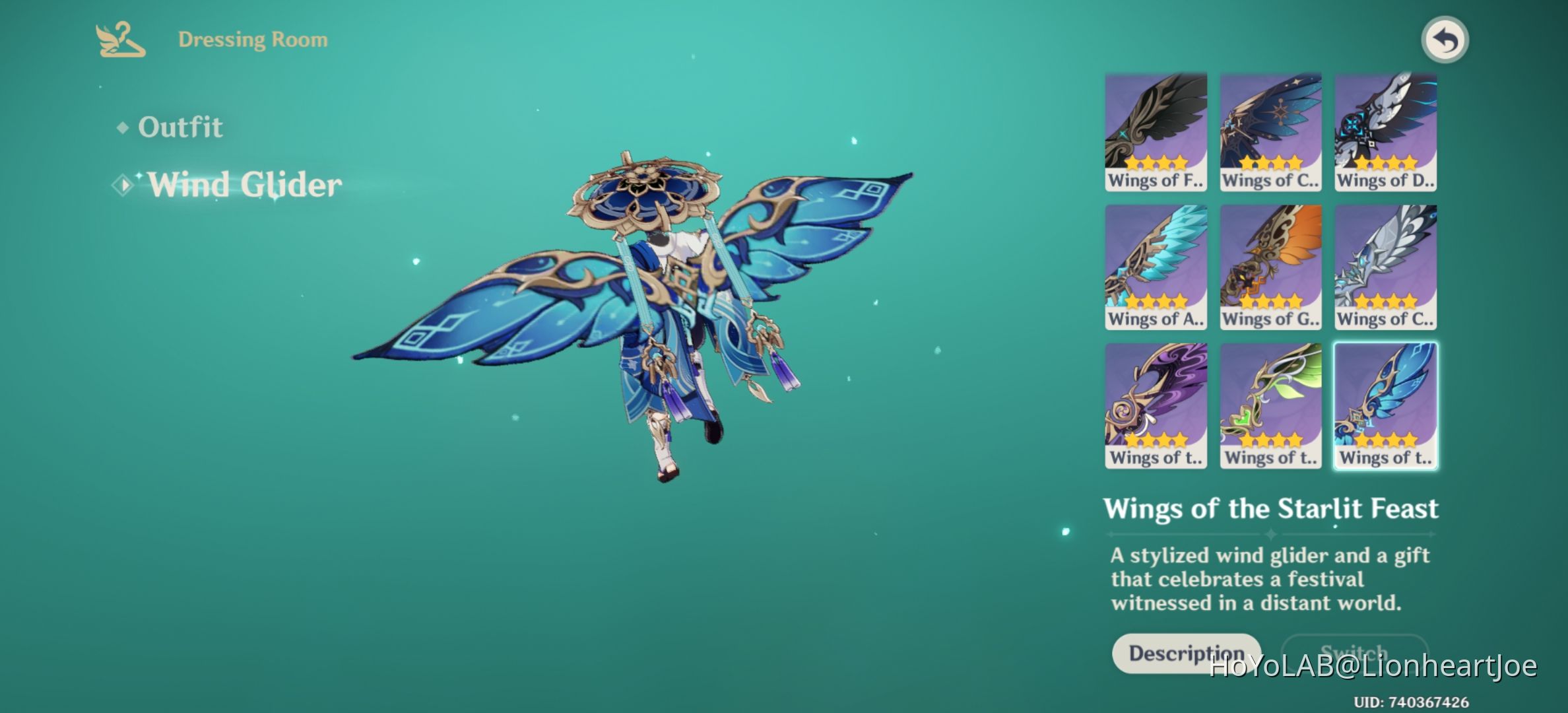Click the highlighted Starlit Feast glider thumbnail
The width and height of the screenshot is (1568, 713).
pos(1385,403)
